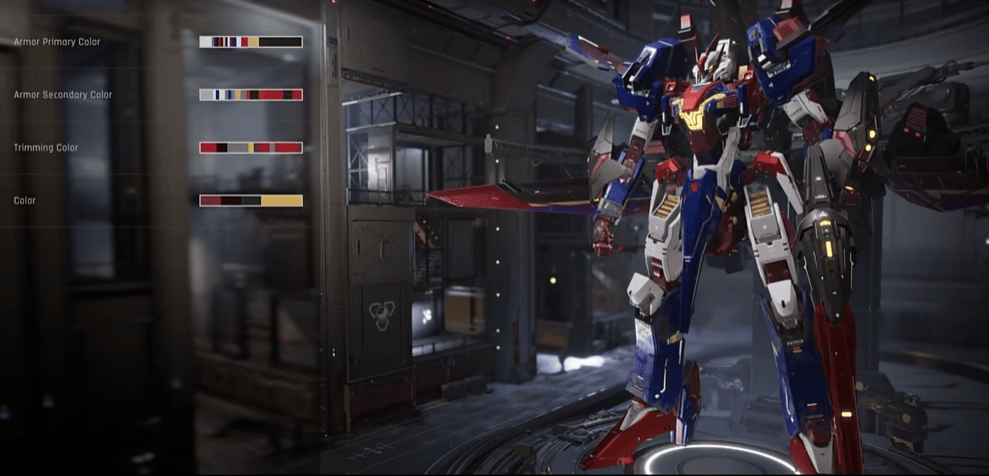Image resolution: width=989 pixels, height=476 pixels.
Task: Choose the Trimming Color palette bar
Action: click(251, 148)
